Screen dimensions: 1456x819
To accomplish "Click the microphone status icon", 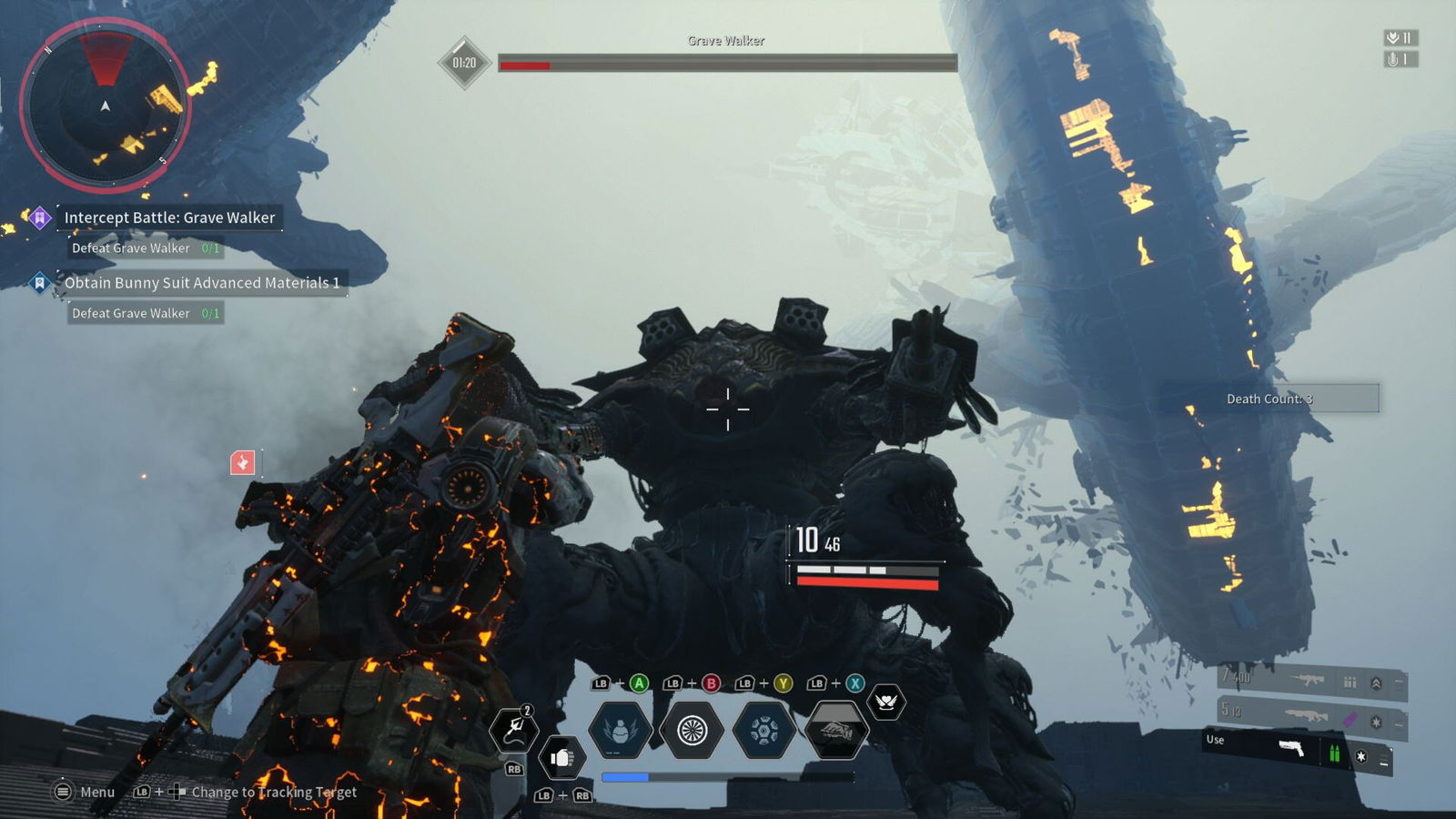I will pyautogui.click(x=1399, y=59).
